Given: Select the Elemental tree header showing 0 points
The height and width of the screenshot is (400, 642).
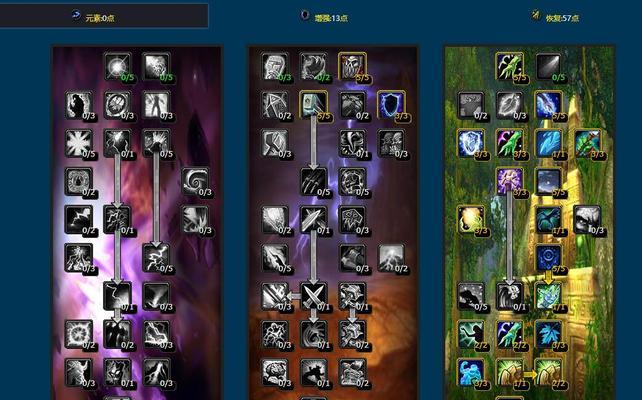Looking at the screenshot, I should point(104,16).
